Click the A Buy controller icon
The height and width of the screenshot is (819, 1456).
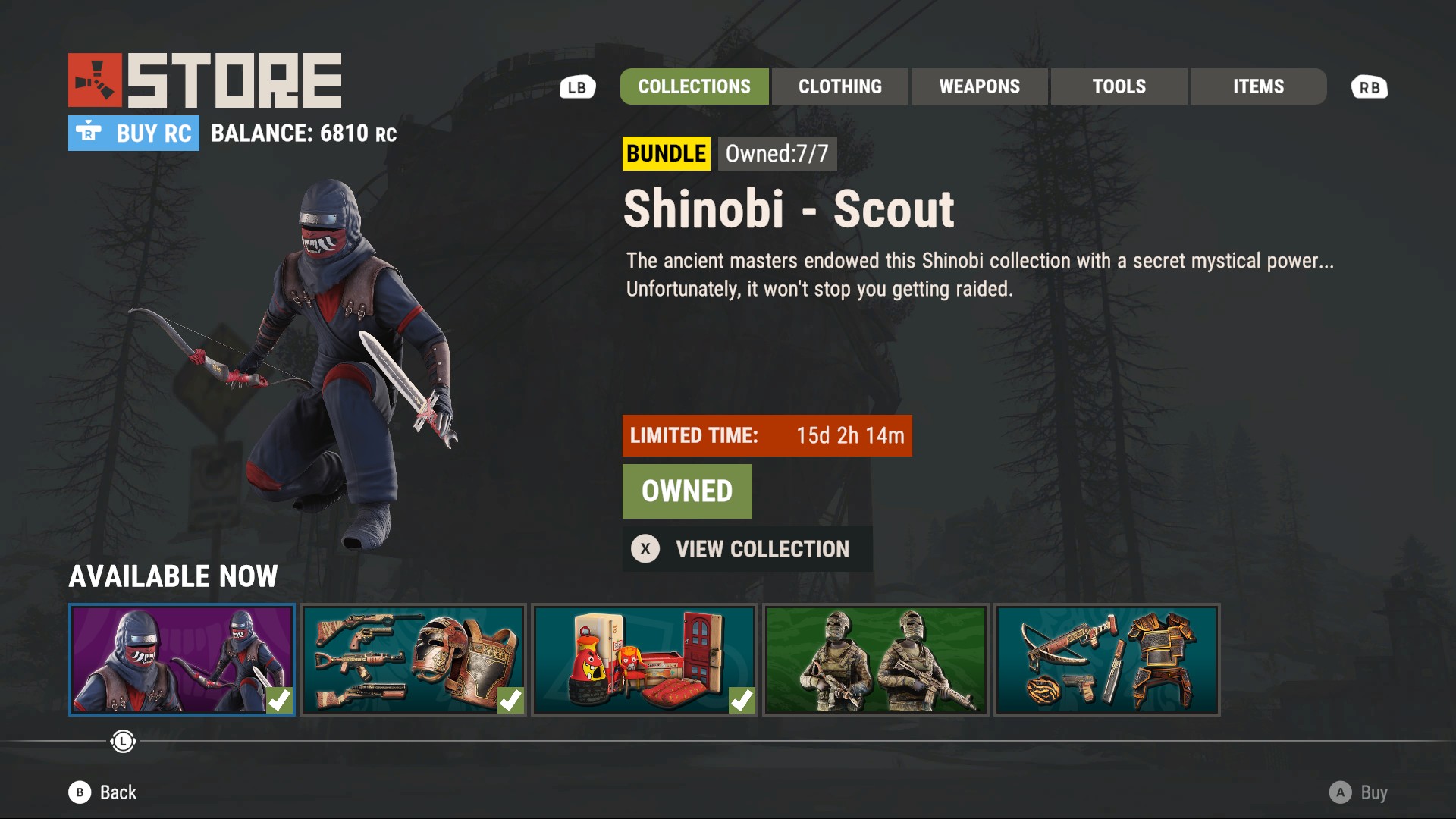pos(1342,792)
